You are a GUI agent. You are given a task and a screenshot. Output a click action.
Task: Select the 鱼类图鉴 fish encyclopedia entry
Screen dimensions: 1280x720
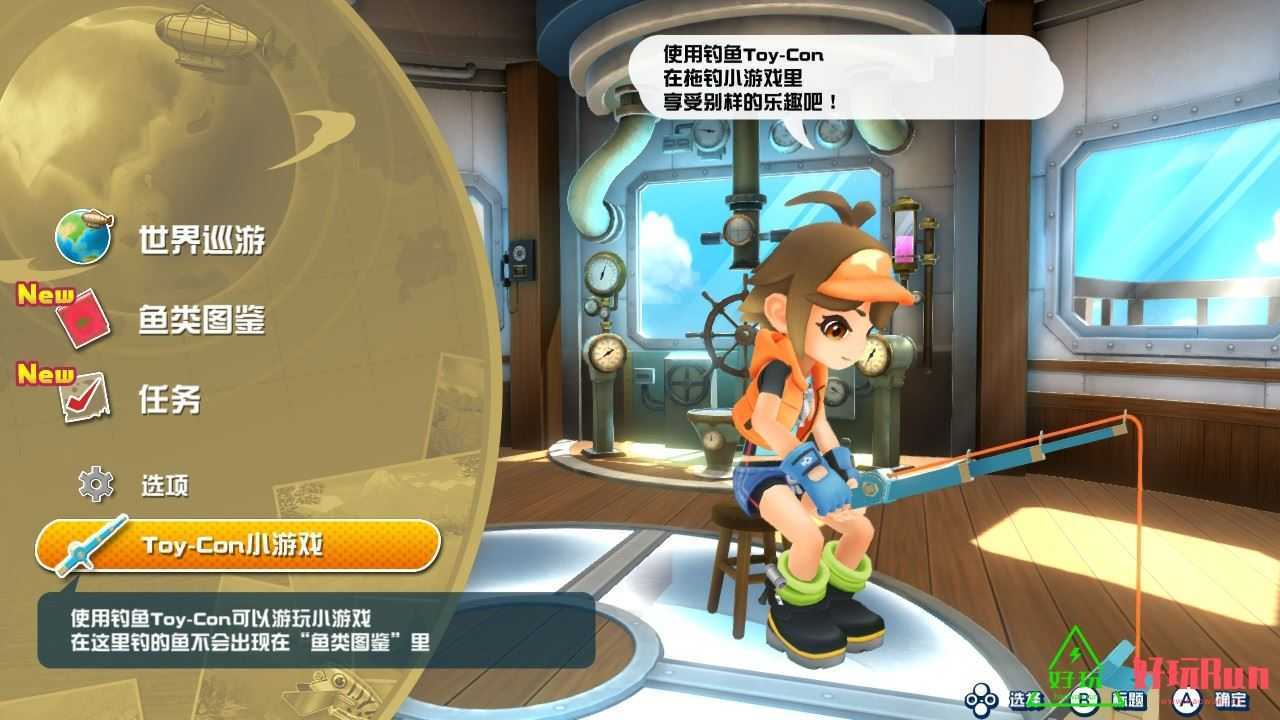point(202,321)
